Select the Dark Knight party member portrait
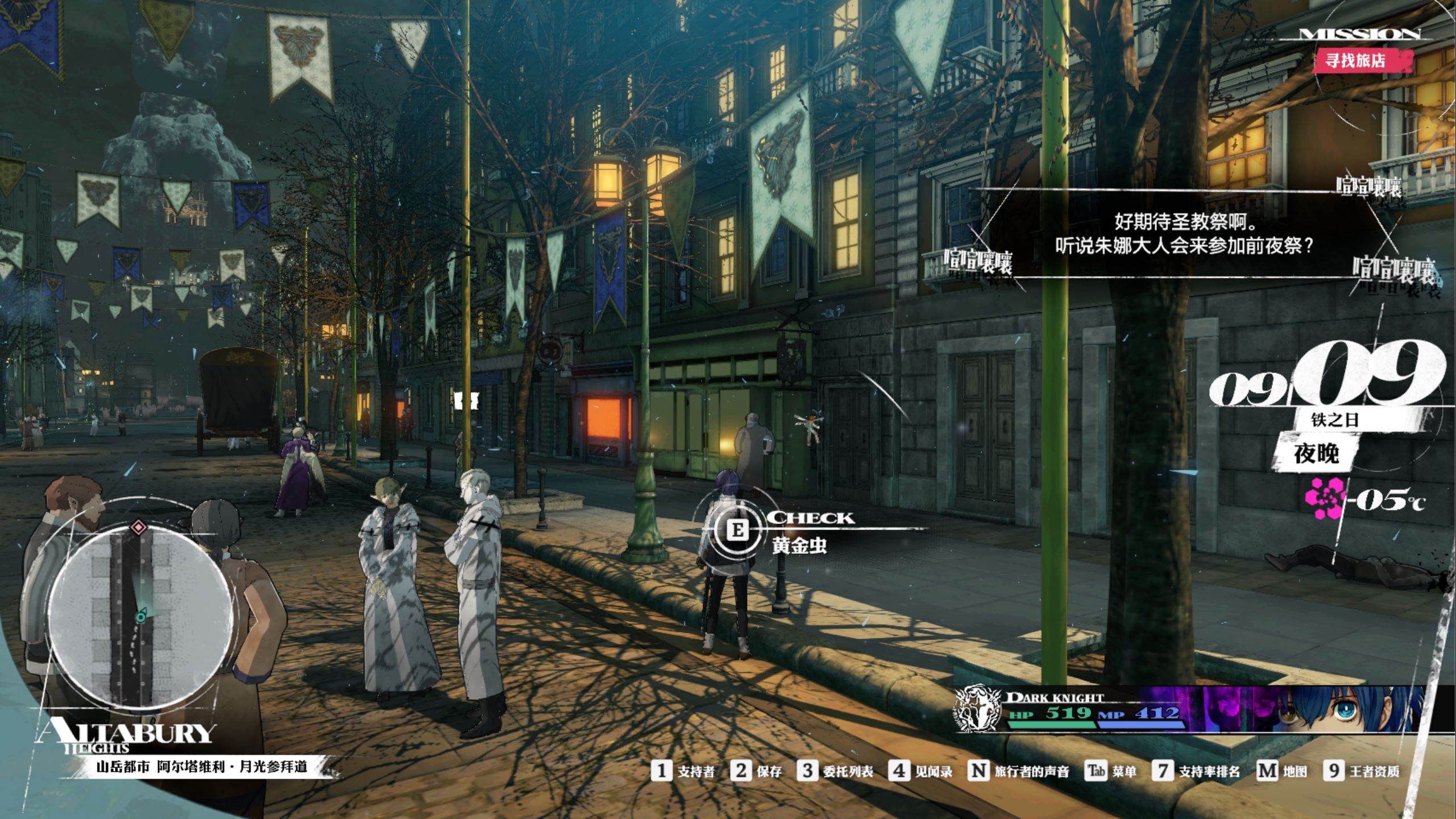 coord(1353,710)
